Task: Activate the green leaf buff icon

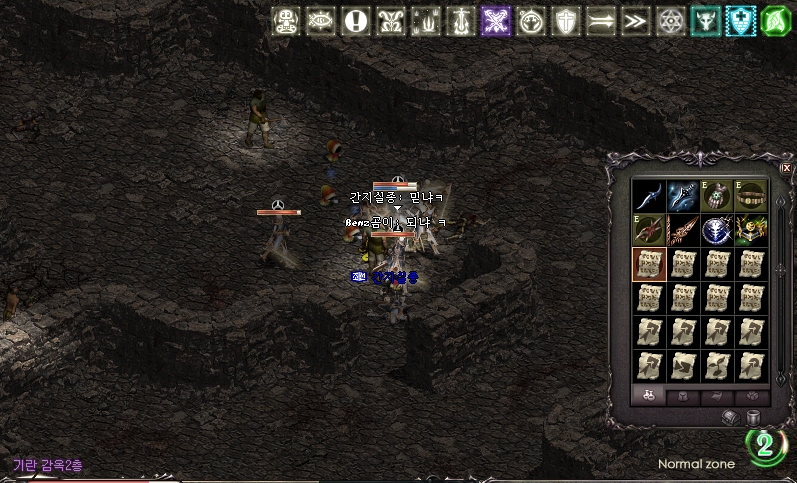Action: [x=776, y=20]
